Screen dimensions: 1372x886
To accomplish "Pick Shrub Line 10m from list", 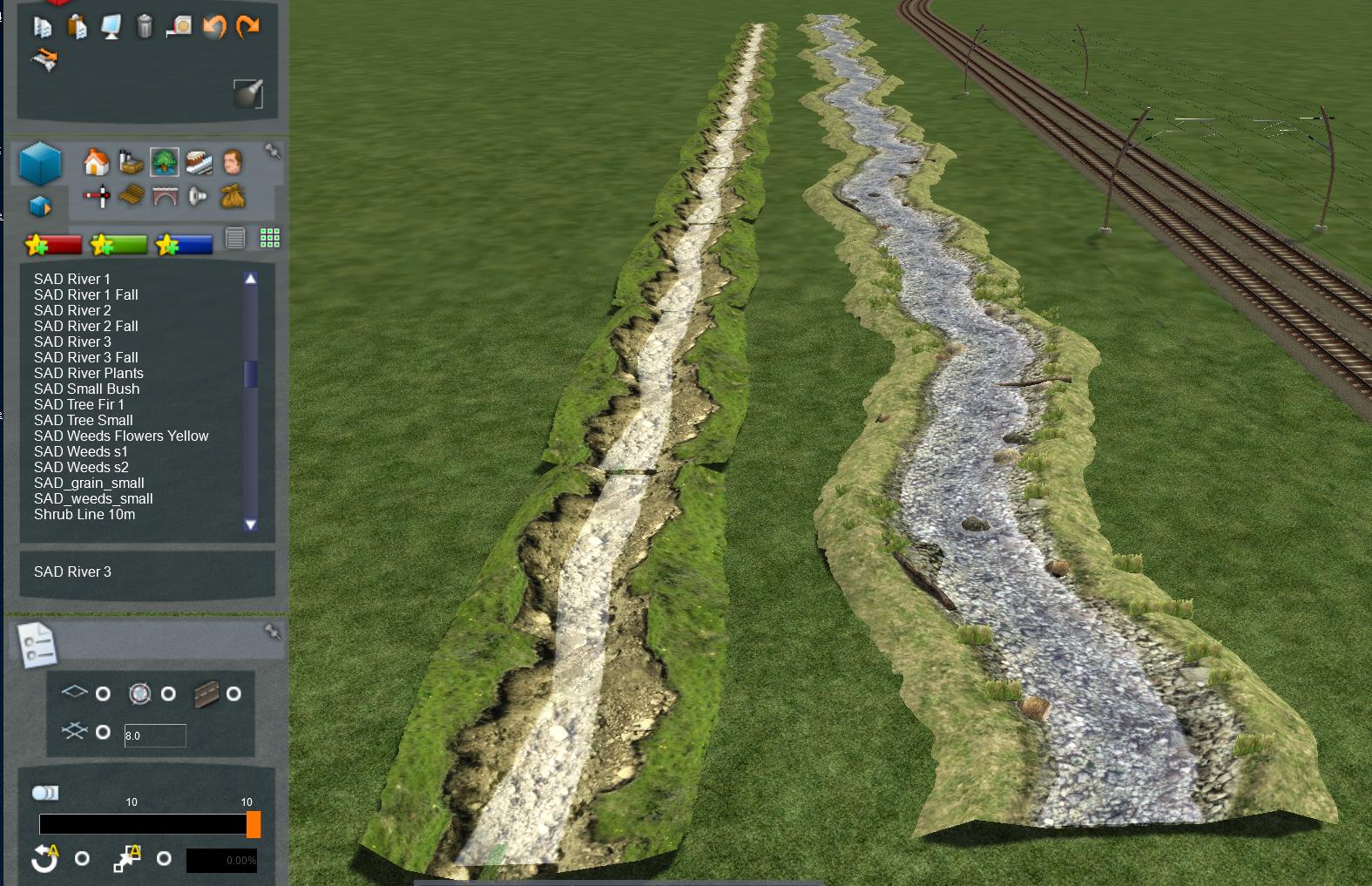I will [x=84, y=514].
